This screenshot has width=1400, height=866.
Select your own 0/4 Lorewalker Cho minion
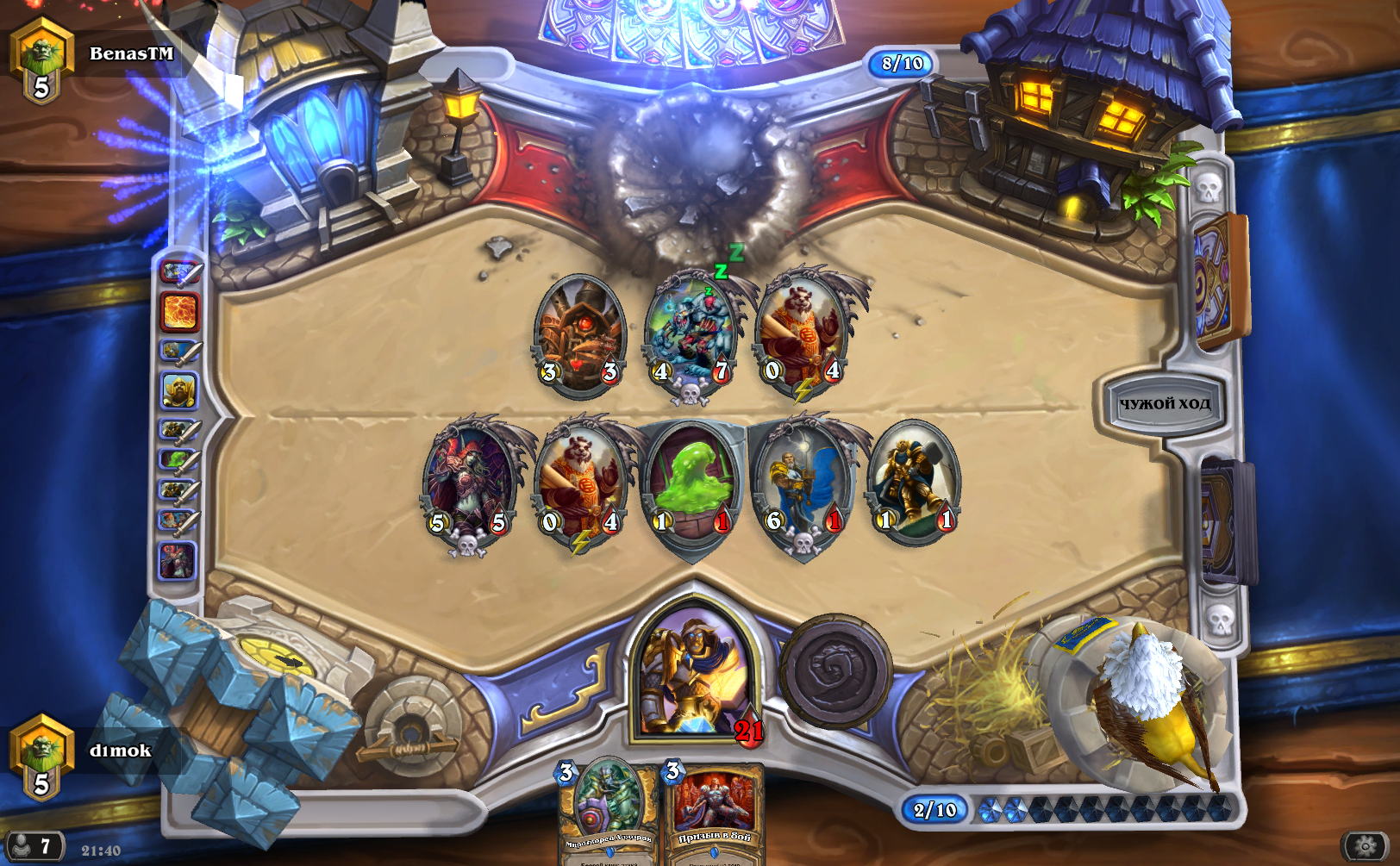581,483
